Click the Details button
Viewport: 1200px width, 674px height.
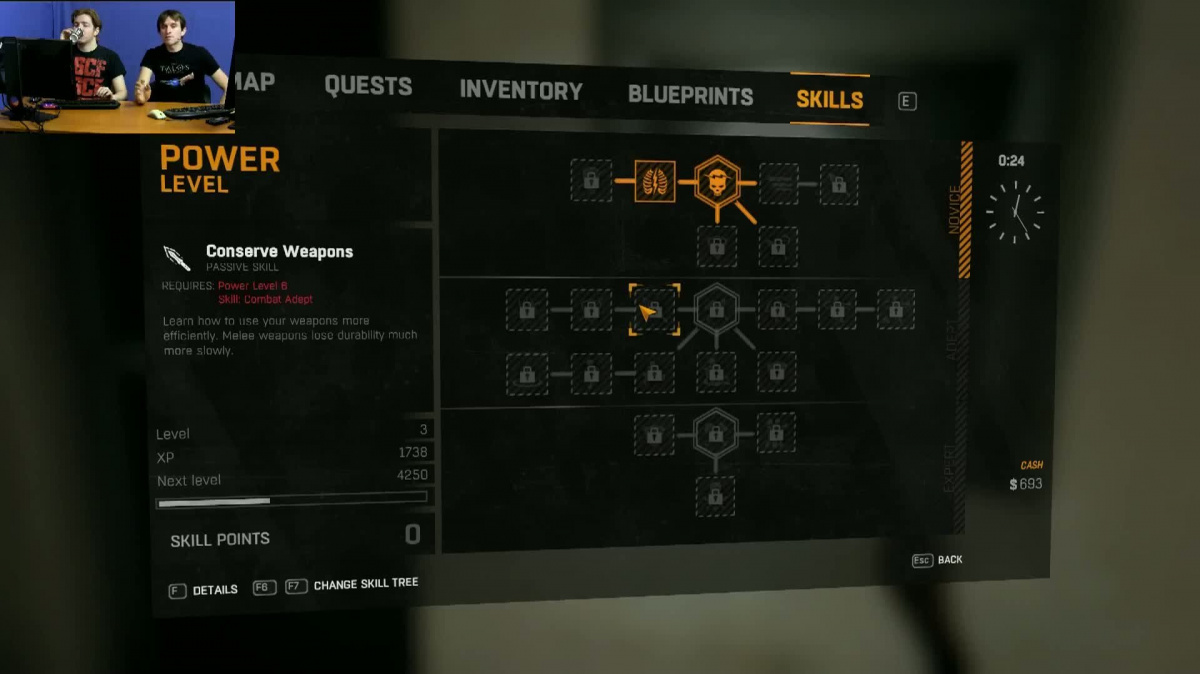[x=204, y=590]
